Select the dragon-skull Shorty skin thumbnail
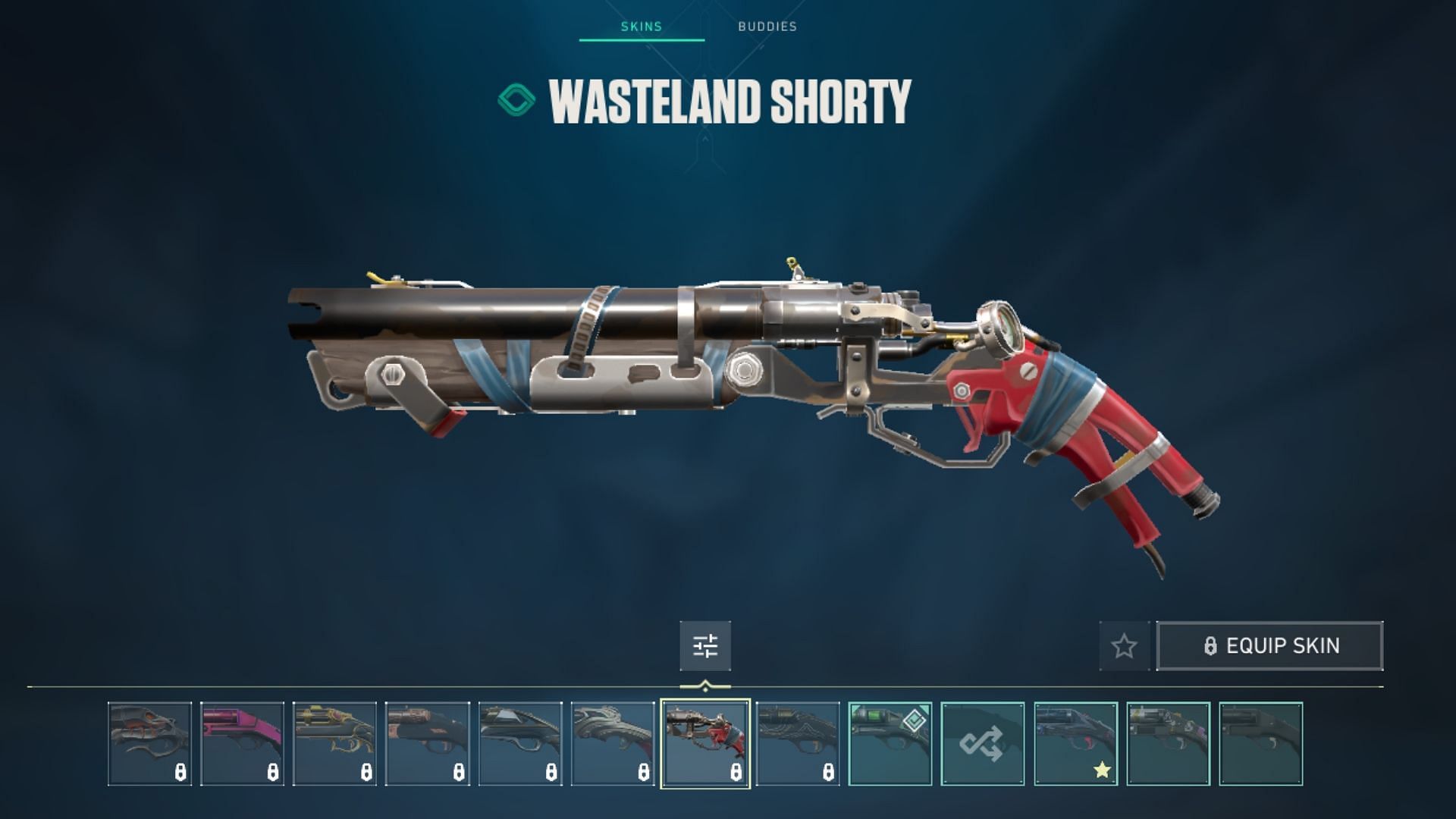 (x=149, y=743)
